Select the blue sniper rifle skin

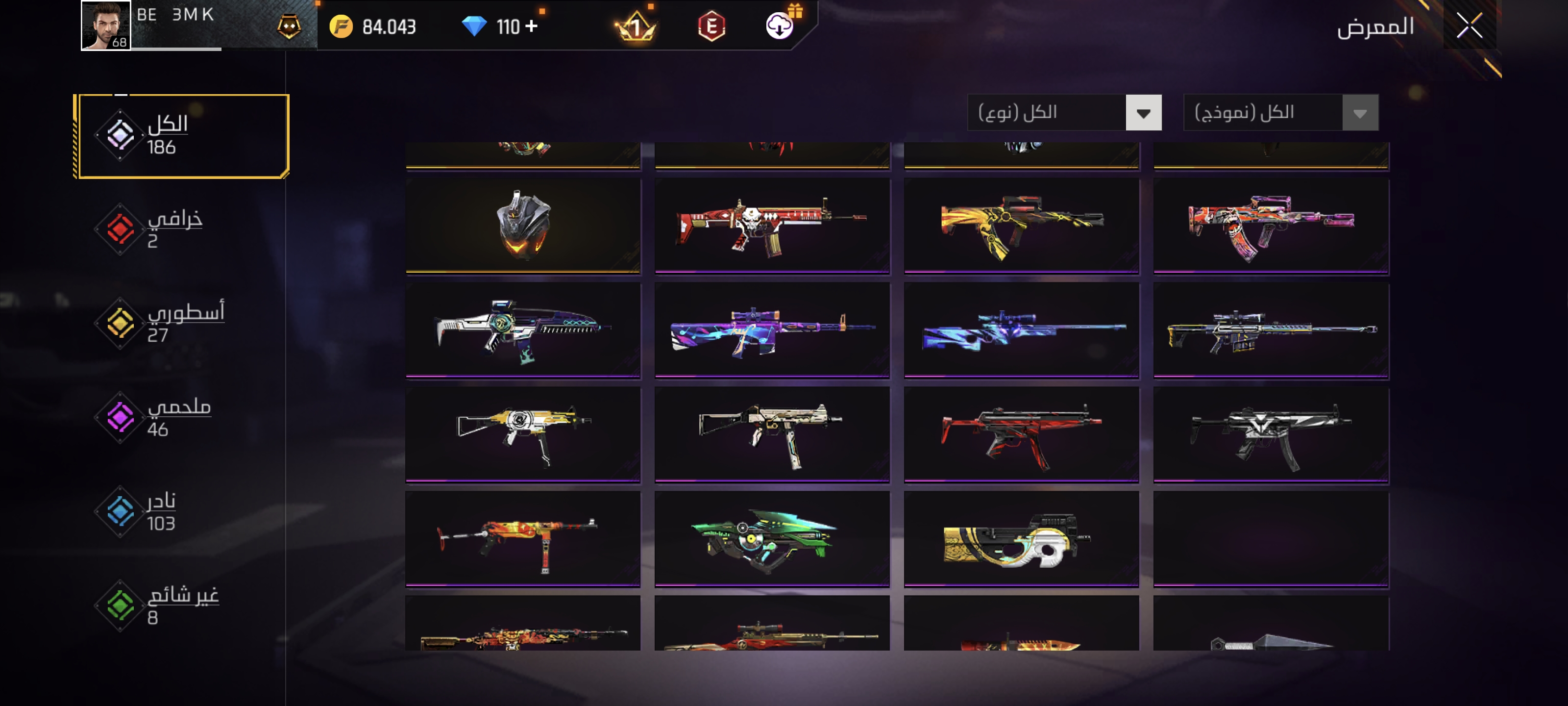[x=1021, y=330]
